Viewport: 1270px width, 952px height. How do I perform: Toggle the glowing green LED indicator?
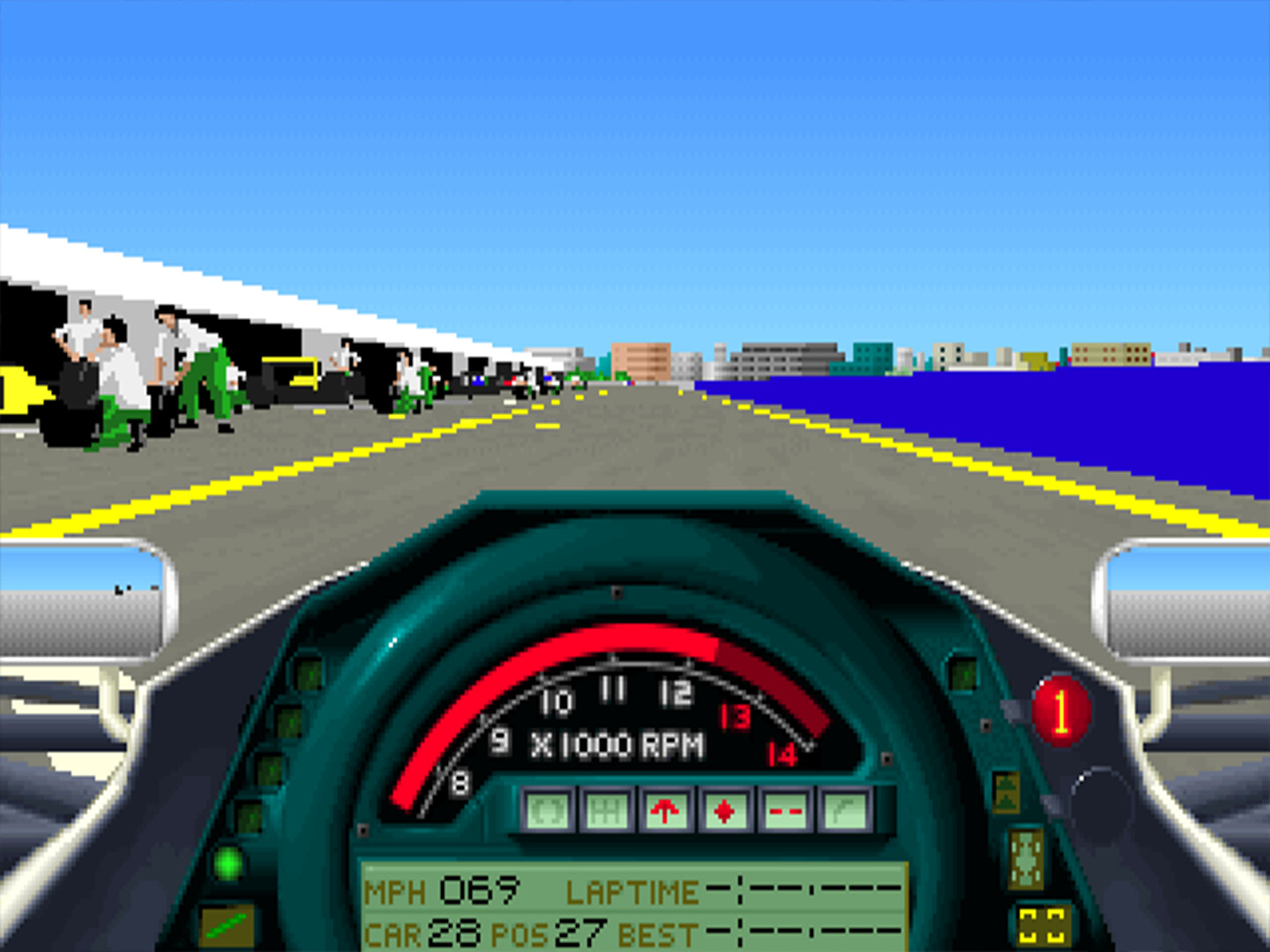(x=229, y=864)
